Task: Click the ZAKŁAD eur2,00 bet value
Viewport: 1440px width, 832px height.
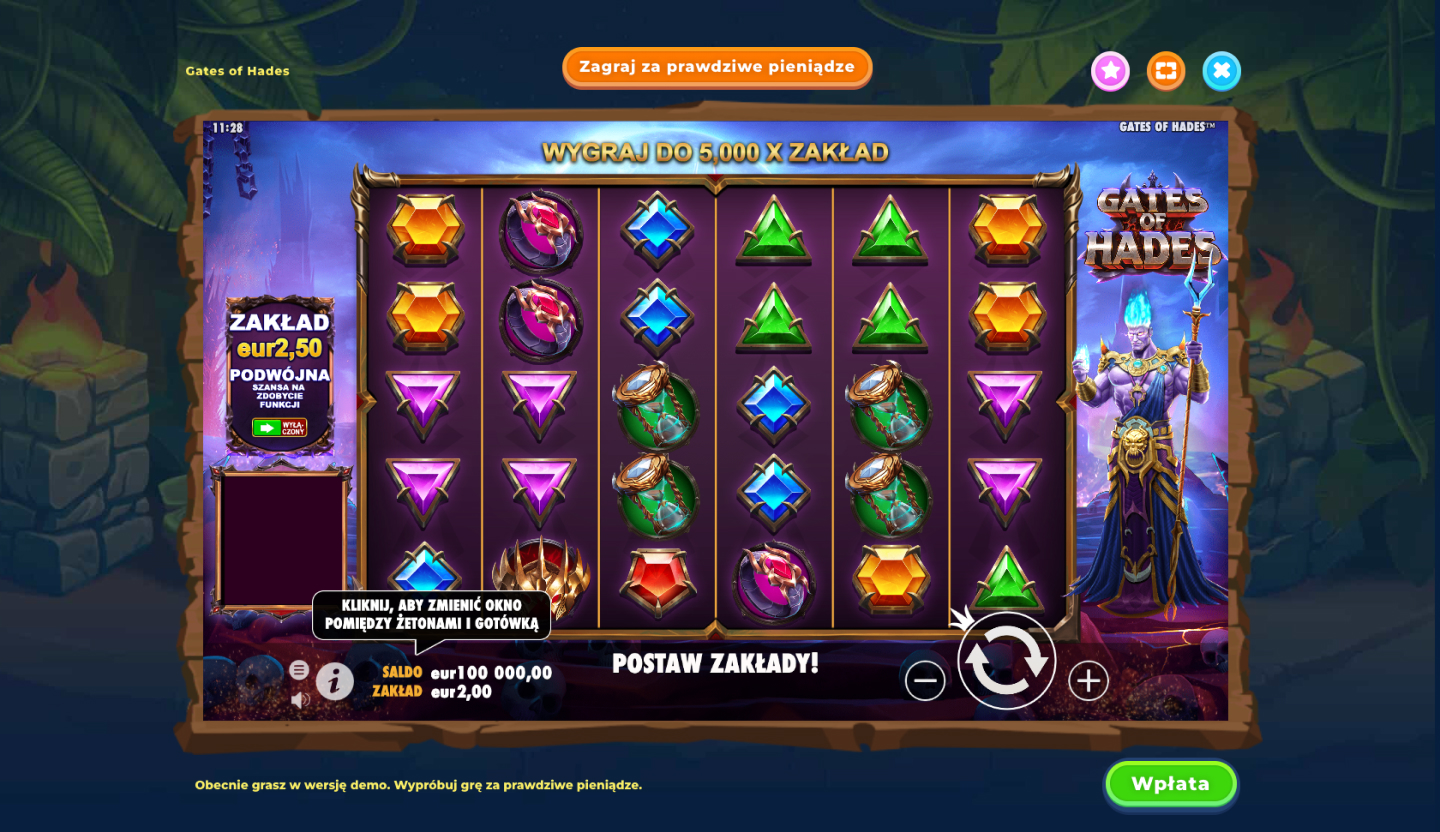Action: point(463,690)
